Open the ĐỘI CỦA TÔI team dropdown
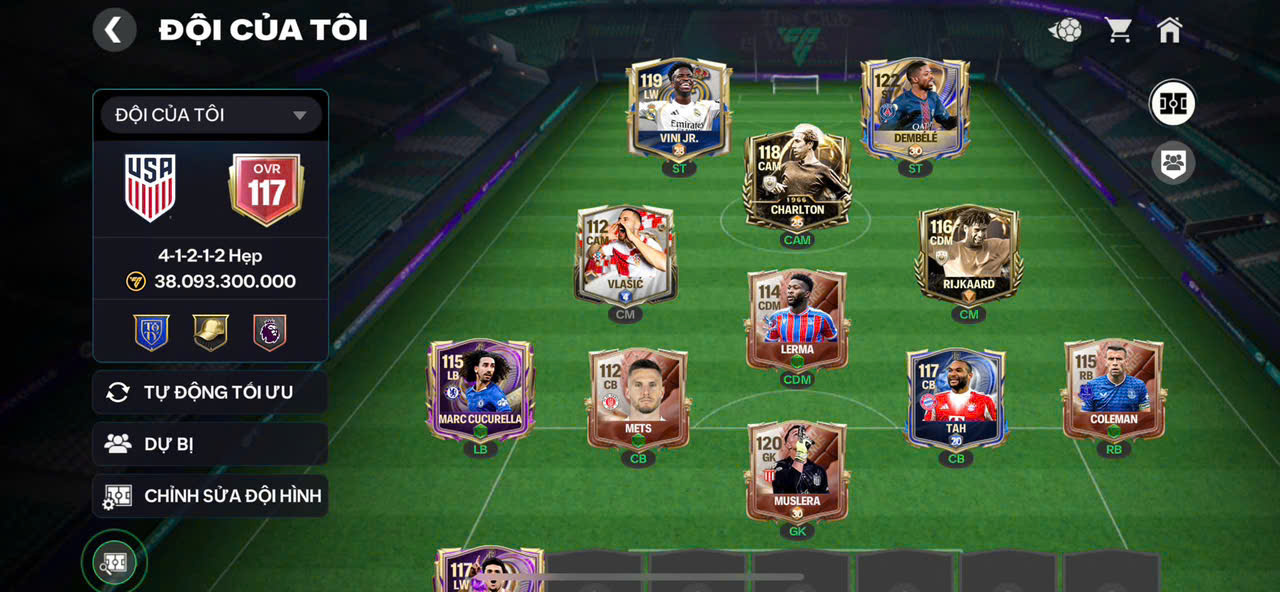 tap(210, 115)
